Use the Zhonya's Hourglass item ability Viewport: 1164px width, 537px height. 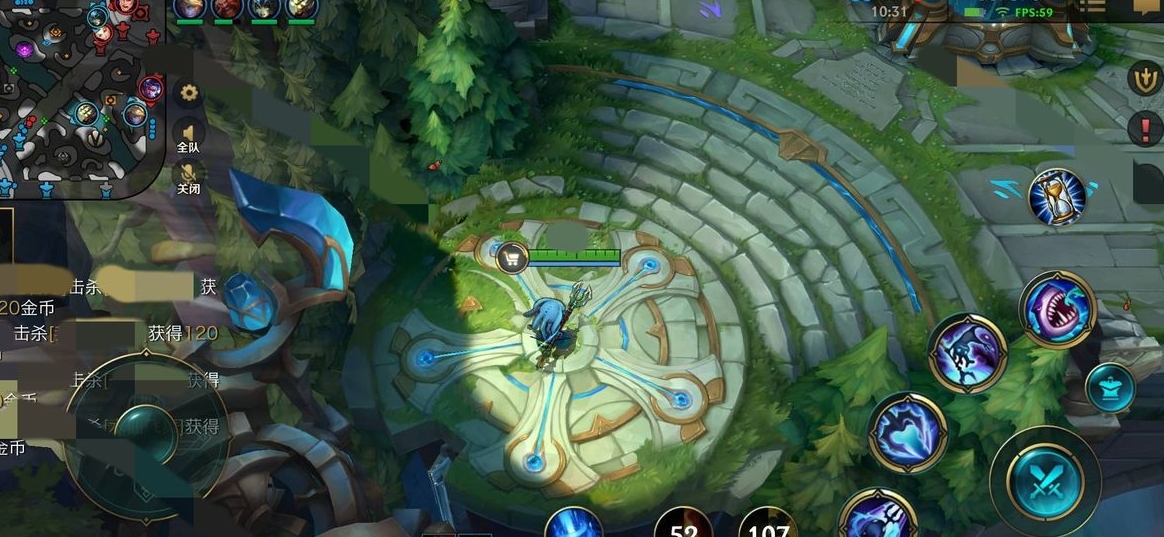click(1057, 197)
